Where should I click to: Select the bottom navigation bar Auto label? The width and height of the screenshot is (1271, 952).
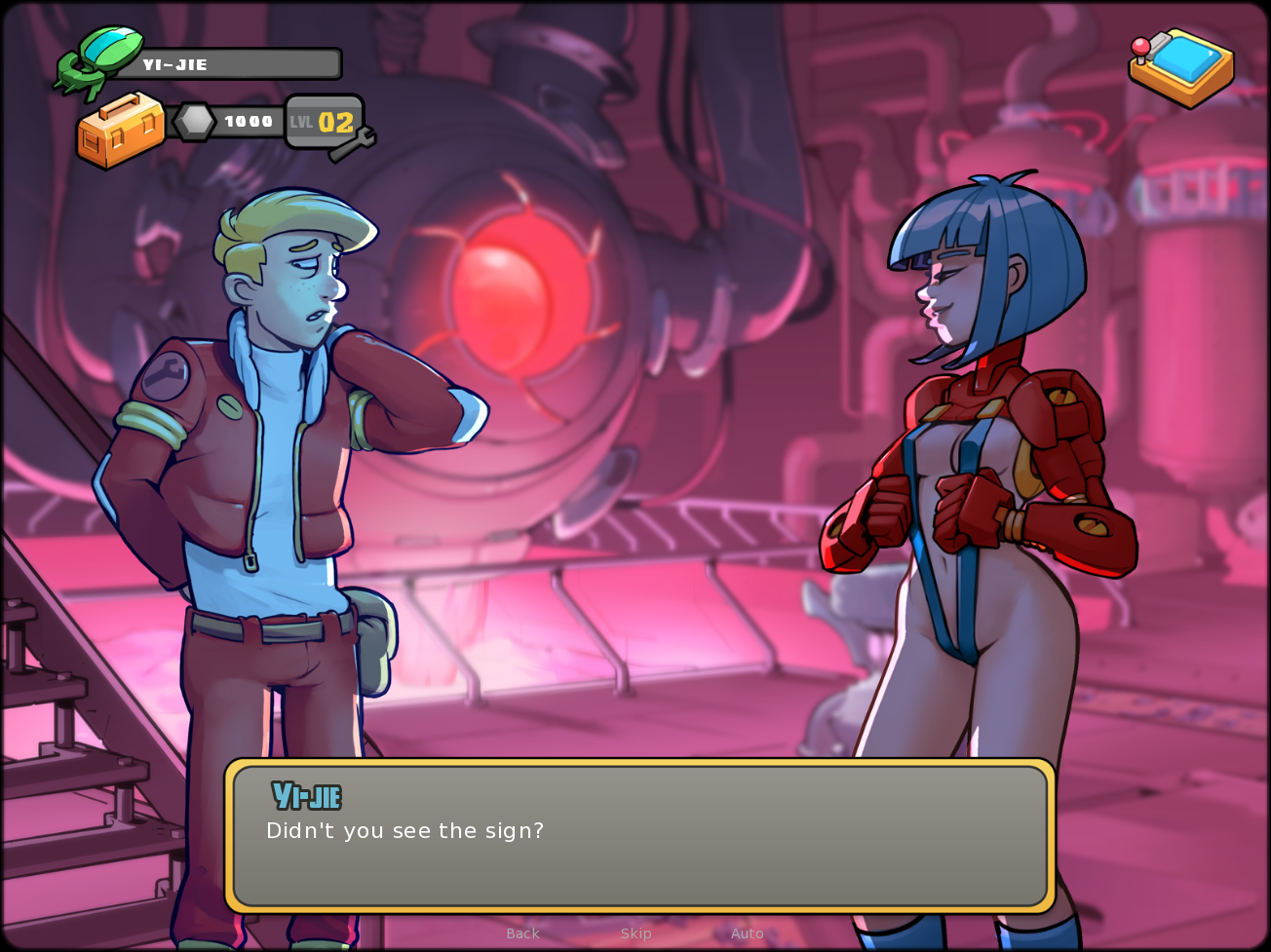(747, 933)
